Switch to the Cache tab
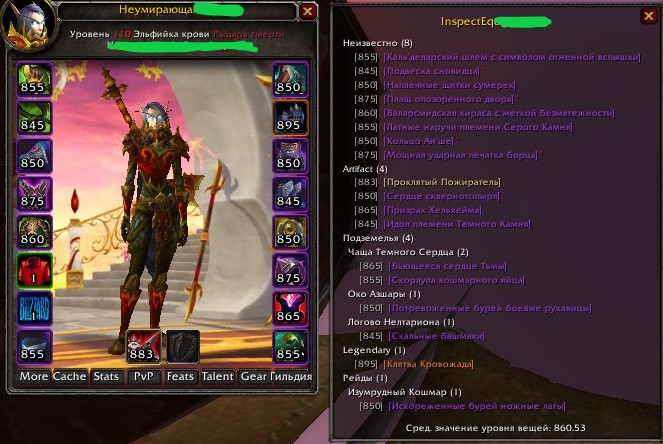This screenshot has height=444, width=663. [x=70, y=376]
